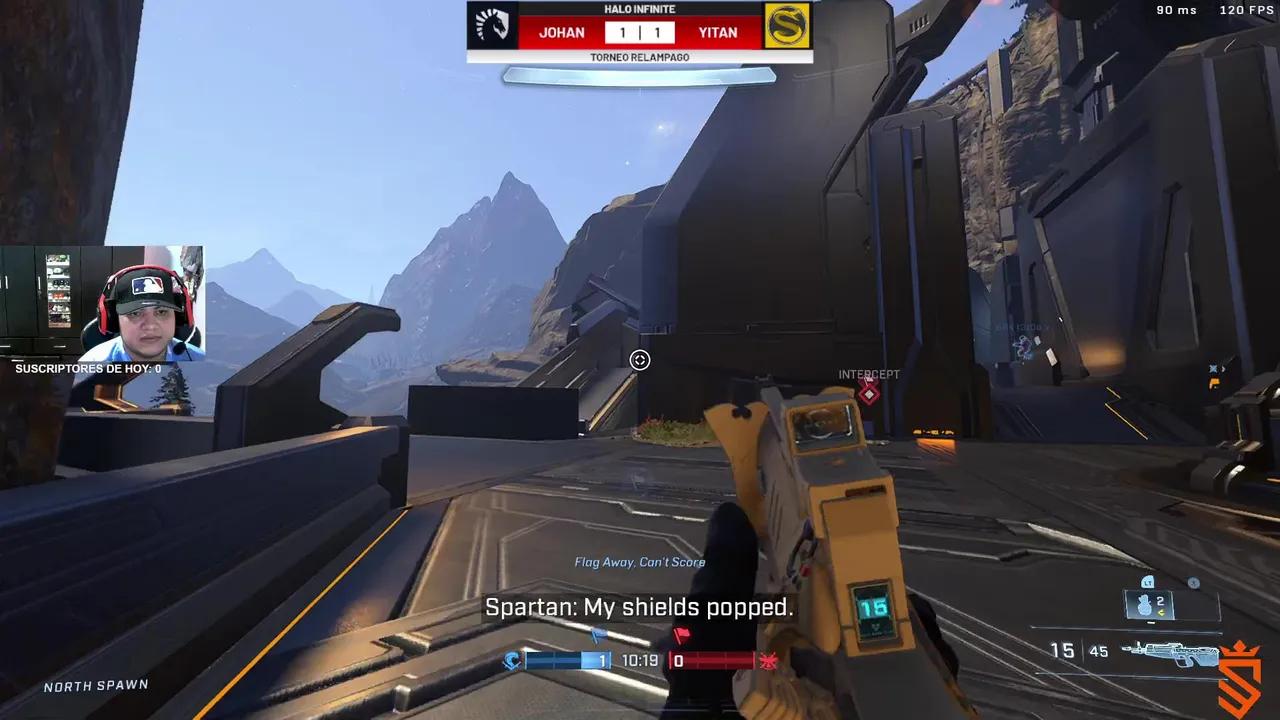This screenshot has width=1280, height=720.
Task: Click the blue flag icon above the team score
Action: [x=599, y=634]
